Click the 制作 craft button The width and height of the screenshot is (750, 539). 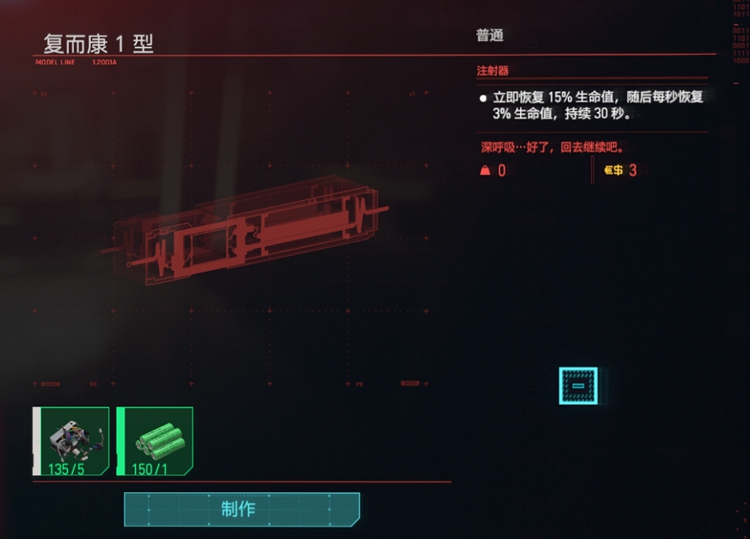[241, 509]
